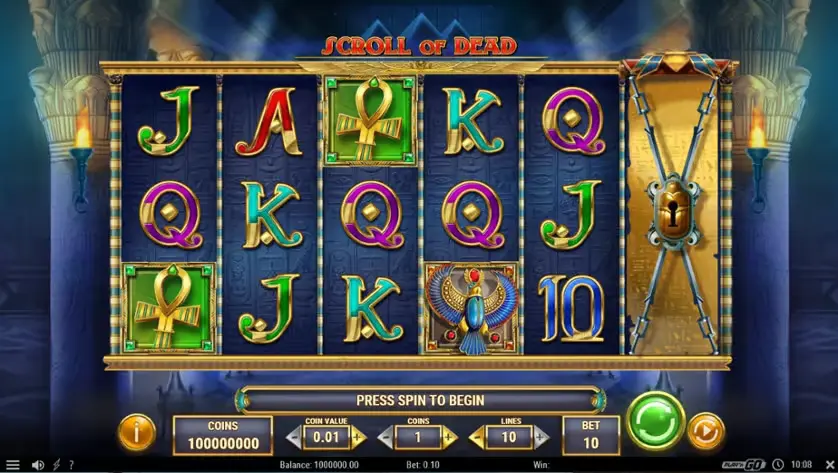Open the question mark help

71,465
